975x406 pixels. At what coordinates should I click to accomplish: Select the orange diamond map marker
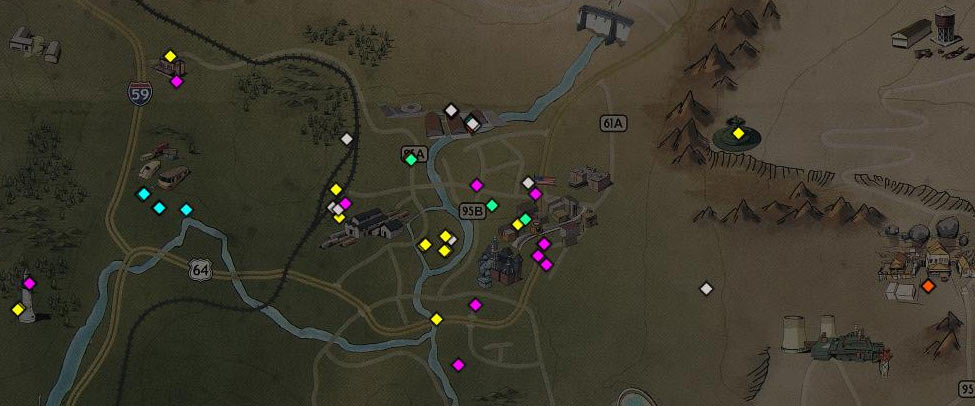point(928,286)
